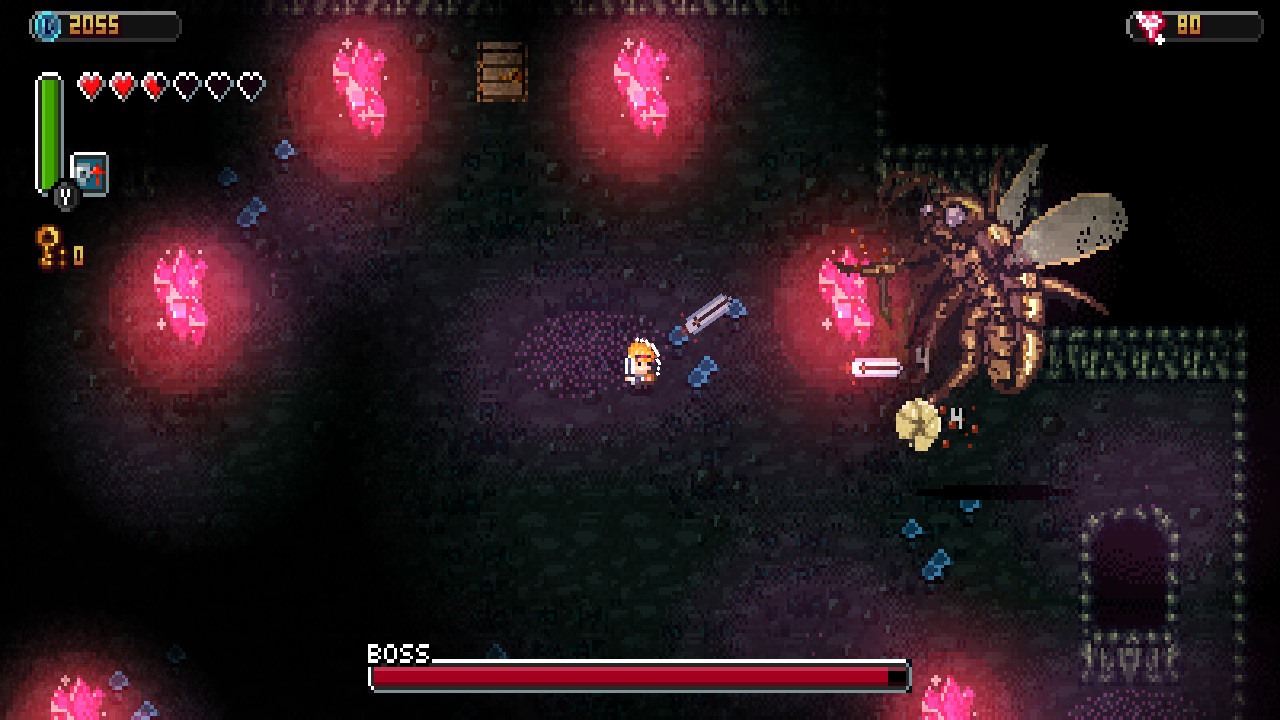The width and height of the screenshot is (1280, 720).
Task: Select the BOSS label above the health bar
Action: [x=396, y=655]
